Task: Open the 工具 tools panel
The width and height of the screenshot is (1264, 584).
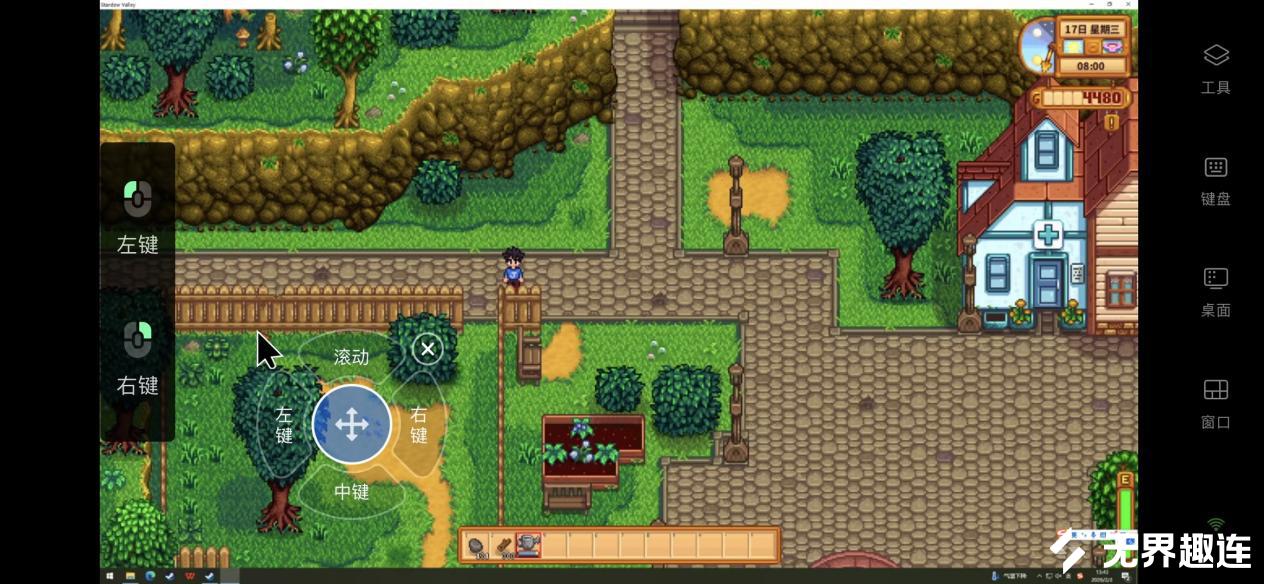Action: point(1215,68)
